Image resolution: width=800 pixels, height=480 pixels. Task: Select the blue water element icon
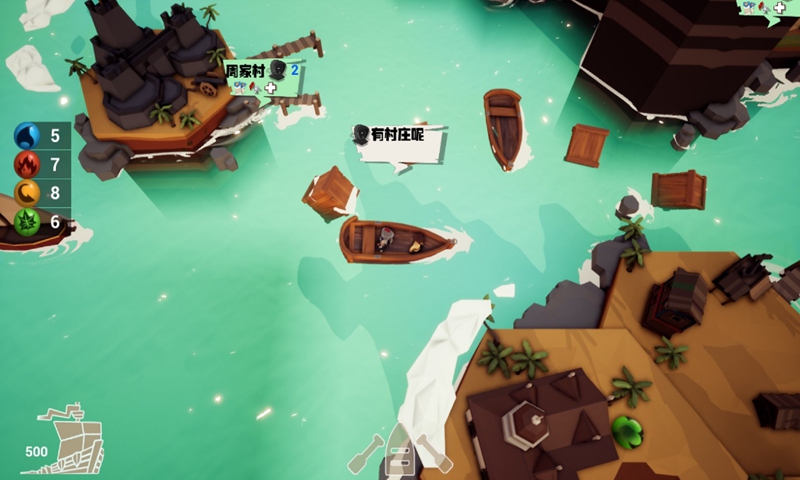coord(27,136)
